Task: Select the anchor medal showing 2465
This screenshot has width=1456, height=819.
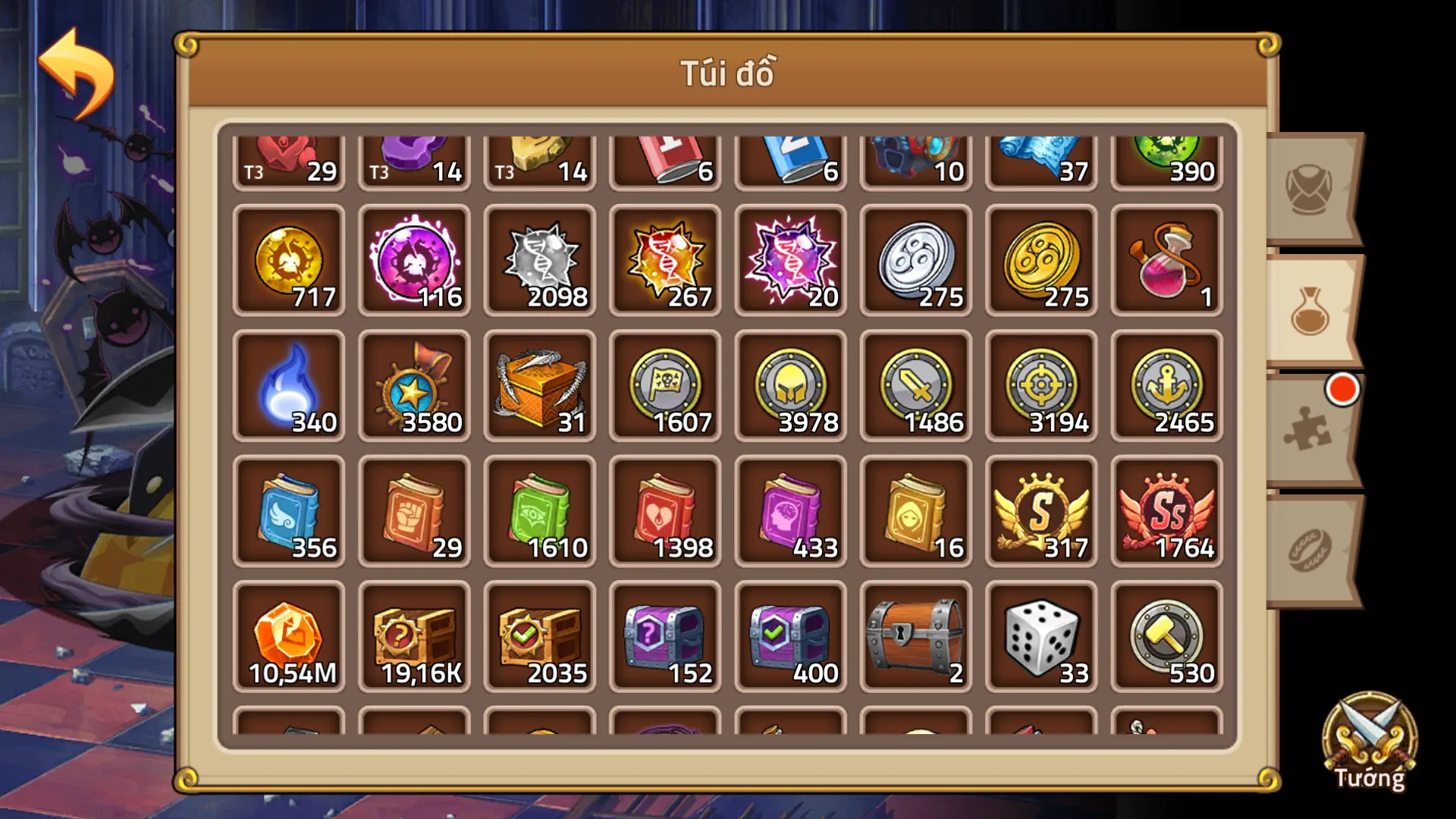Action: pyautogui.click(x=1166, y=387)
